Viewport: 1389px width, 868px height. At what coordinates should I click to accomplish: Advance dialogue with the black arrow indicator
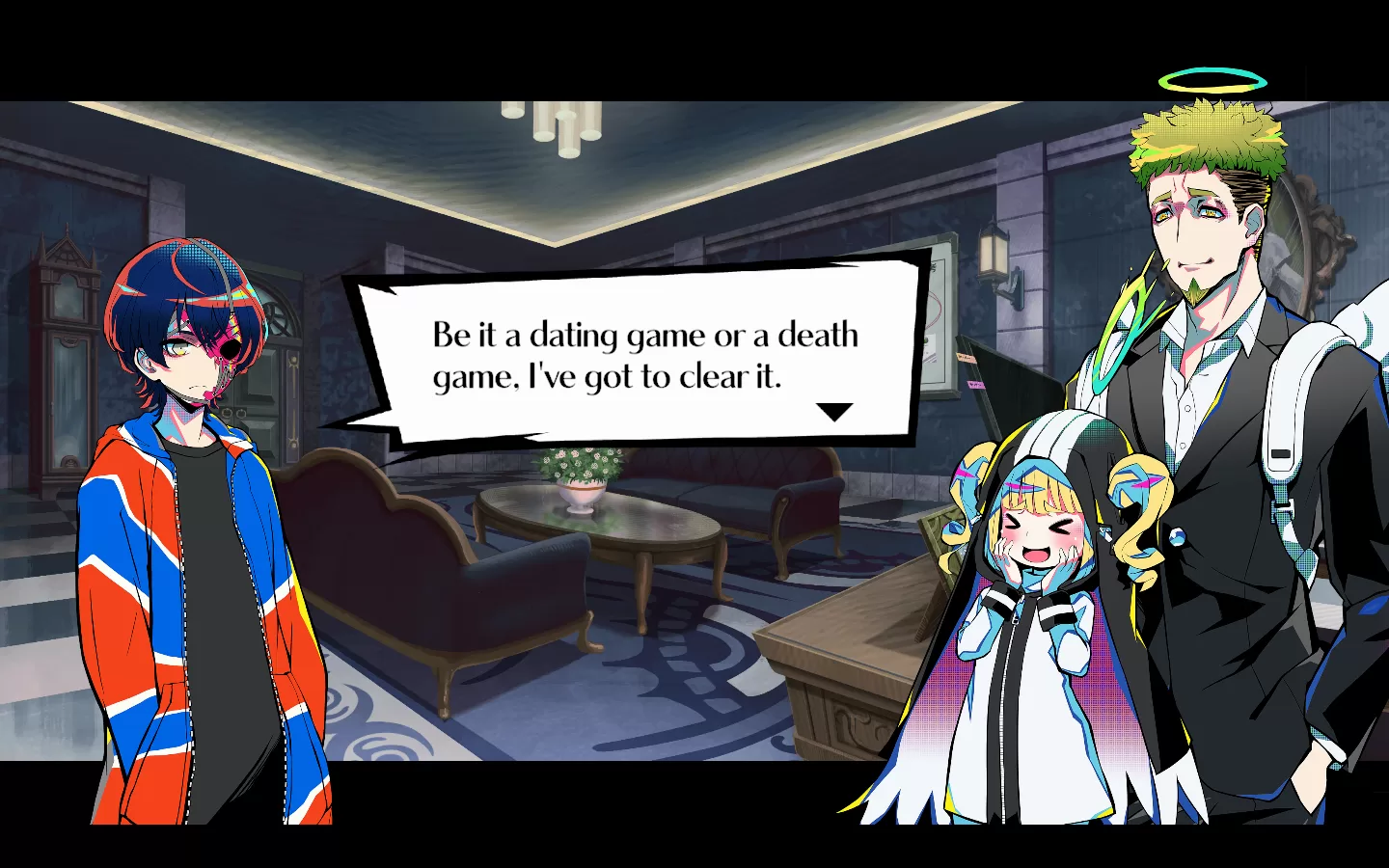pyautogui.click(x=834, y=412)
